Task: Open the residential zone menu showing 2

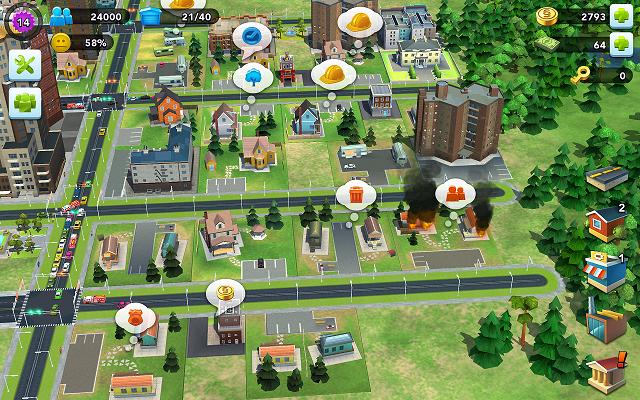Action: [604, 223]
